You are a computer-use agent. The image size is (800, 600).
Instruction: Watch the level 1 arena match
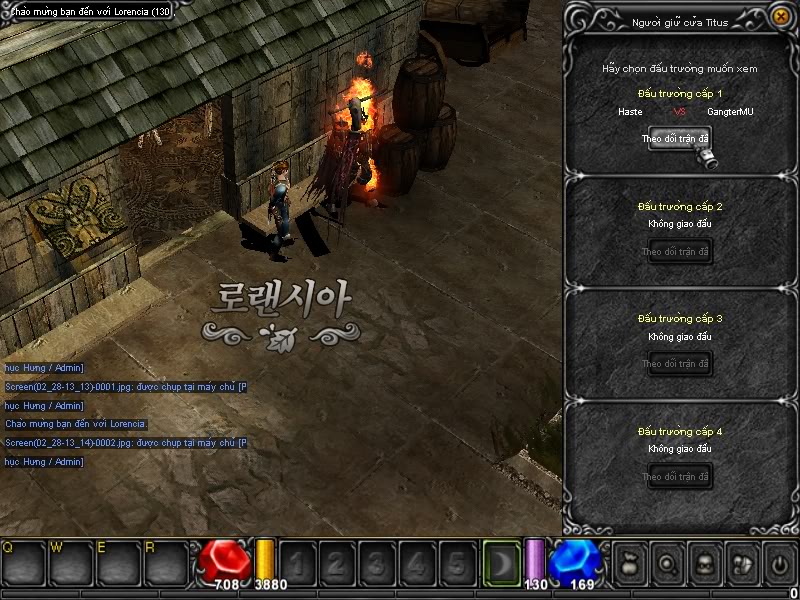[x=676, y=139]
